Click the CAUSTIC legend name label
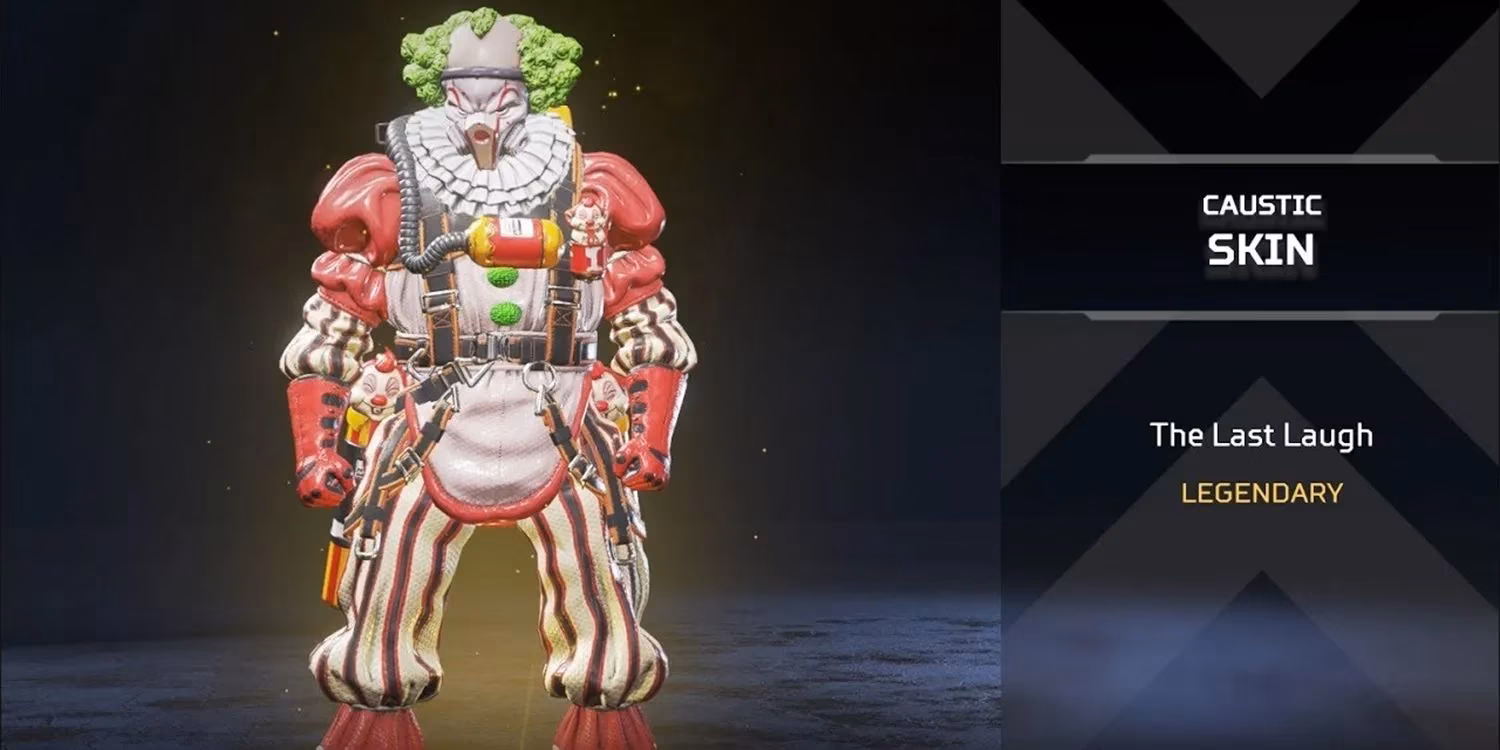This screenshot has width=1500, height=750. point(1262,205)
